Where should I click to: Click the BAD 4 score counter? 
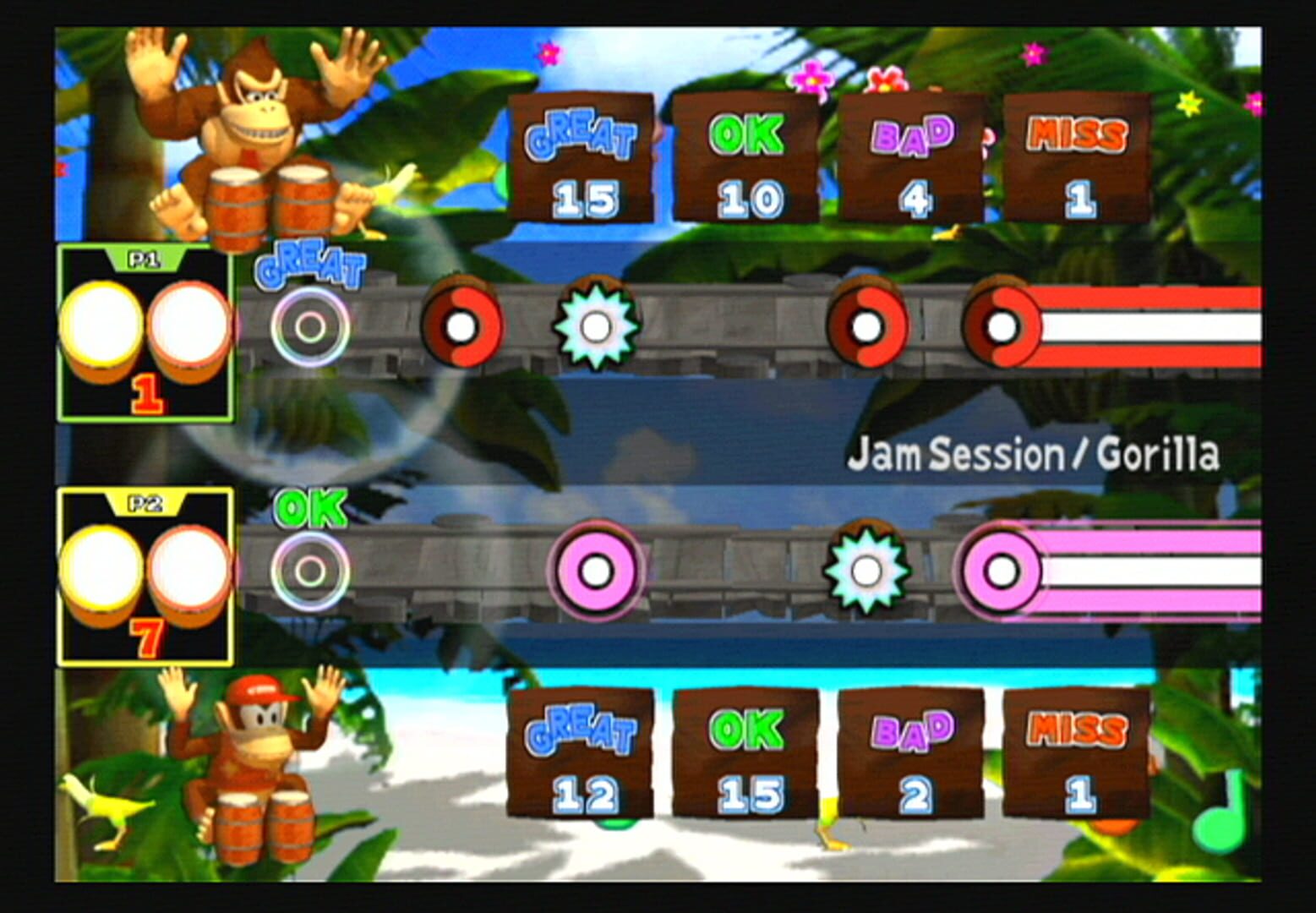[910, 161]
